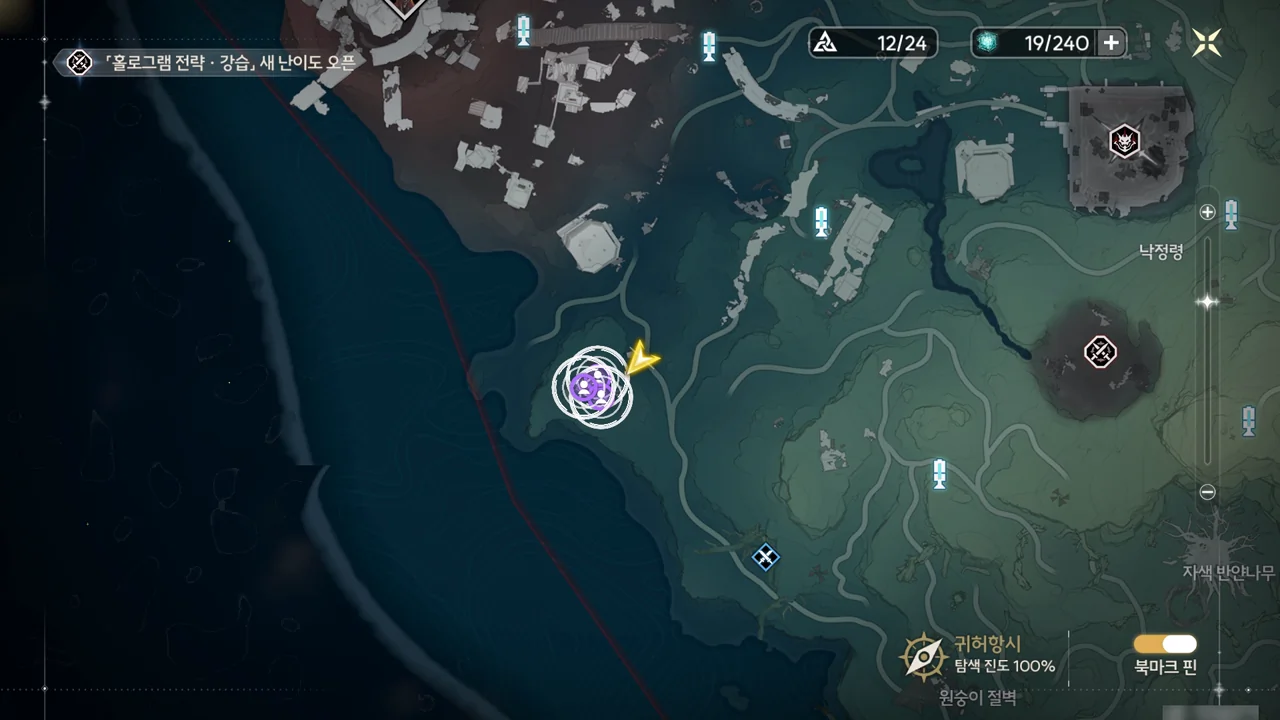The width and height of the screenshot is (1280, 720).
Task: Select the purple echo marker on map
Action: [x=591, y=387]
